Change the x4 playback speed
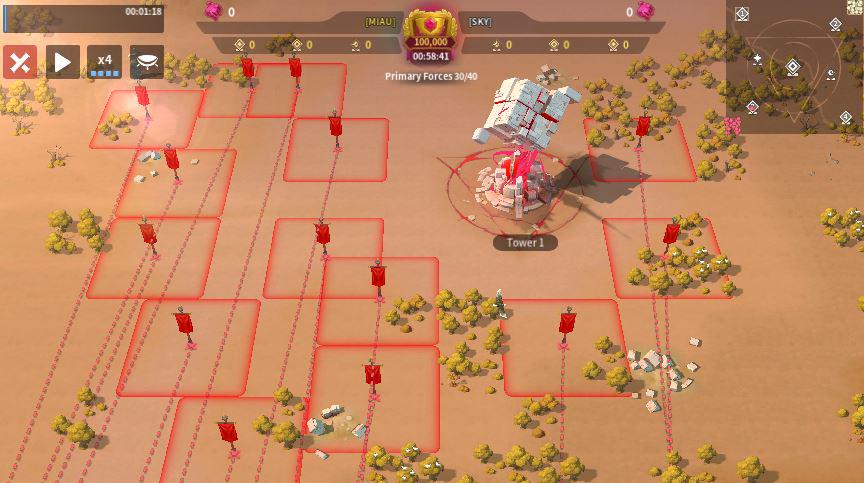This screenshot has height=483, width=864. (x=104, y=62)
